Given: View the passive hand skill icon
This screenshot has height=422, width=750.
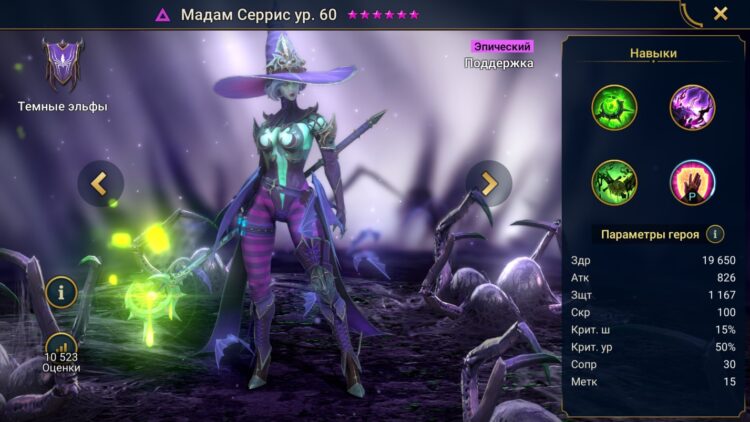Looking at the screenshot, I should [x=692, y=182].
